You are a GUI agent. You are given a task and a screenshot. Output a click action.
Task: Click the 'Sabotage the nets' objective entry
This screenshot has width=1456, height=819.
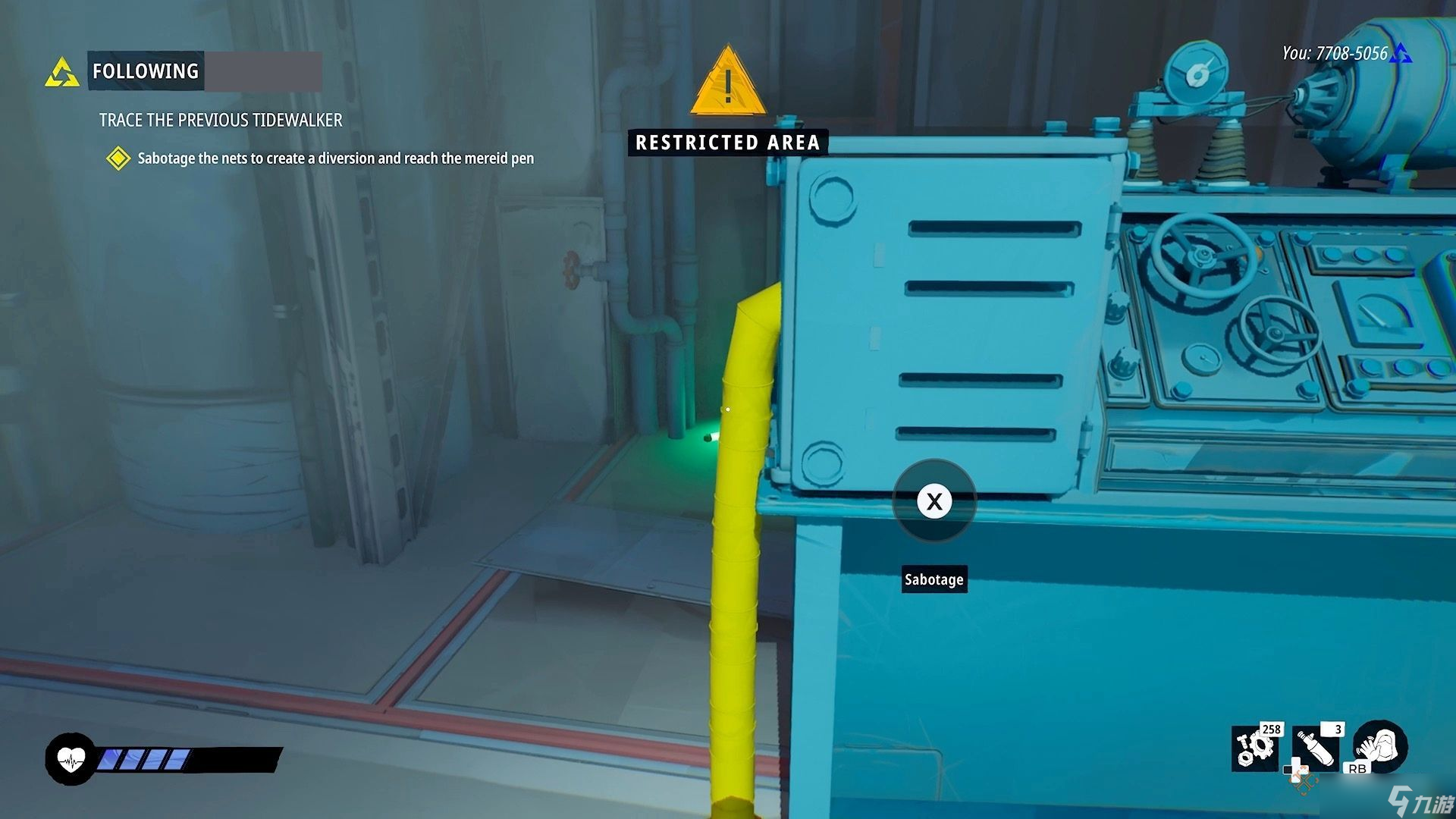335,158
